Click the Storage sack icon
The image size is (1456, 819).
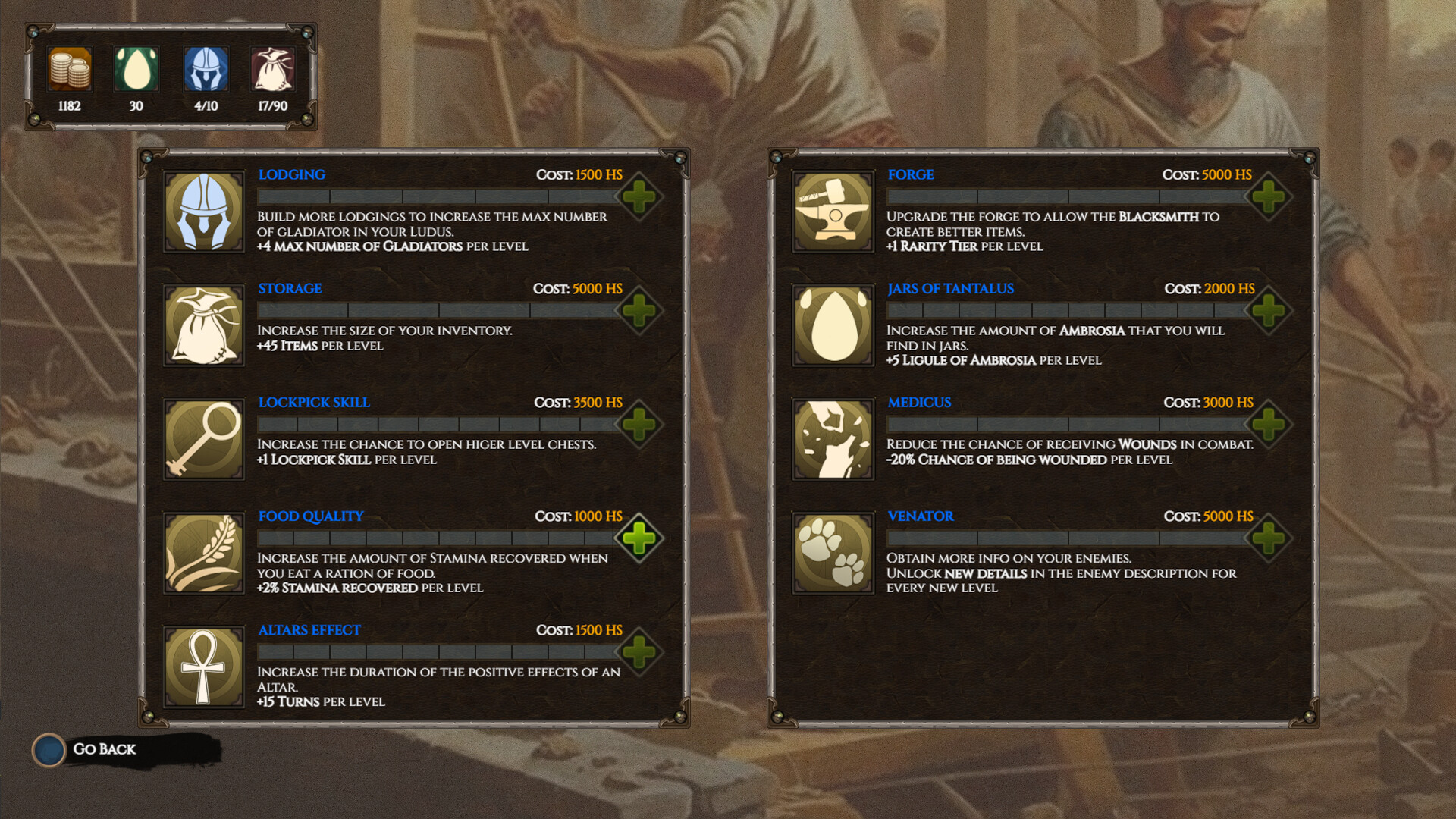tap(204, 325)
